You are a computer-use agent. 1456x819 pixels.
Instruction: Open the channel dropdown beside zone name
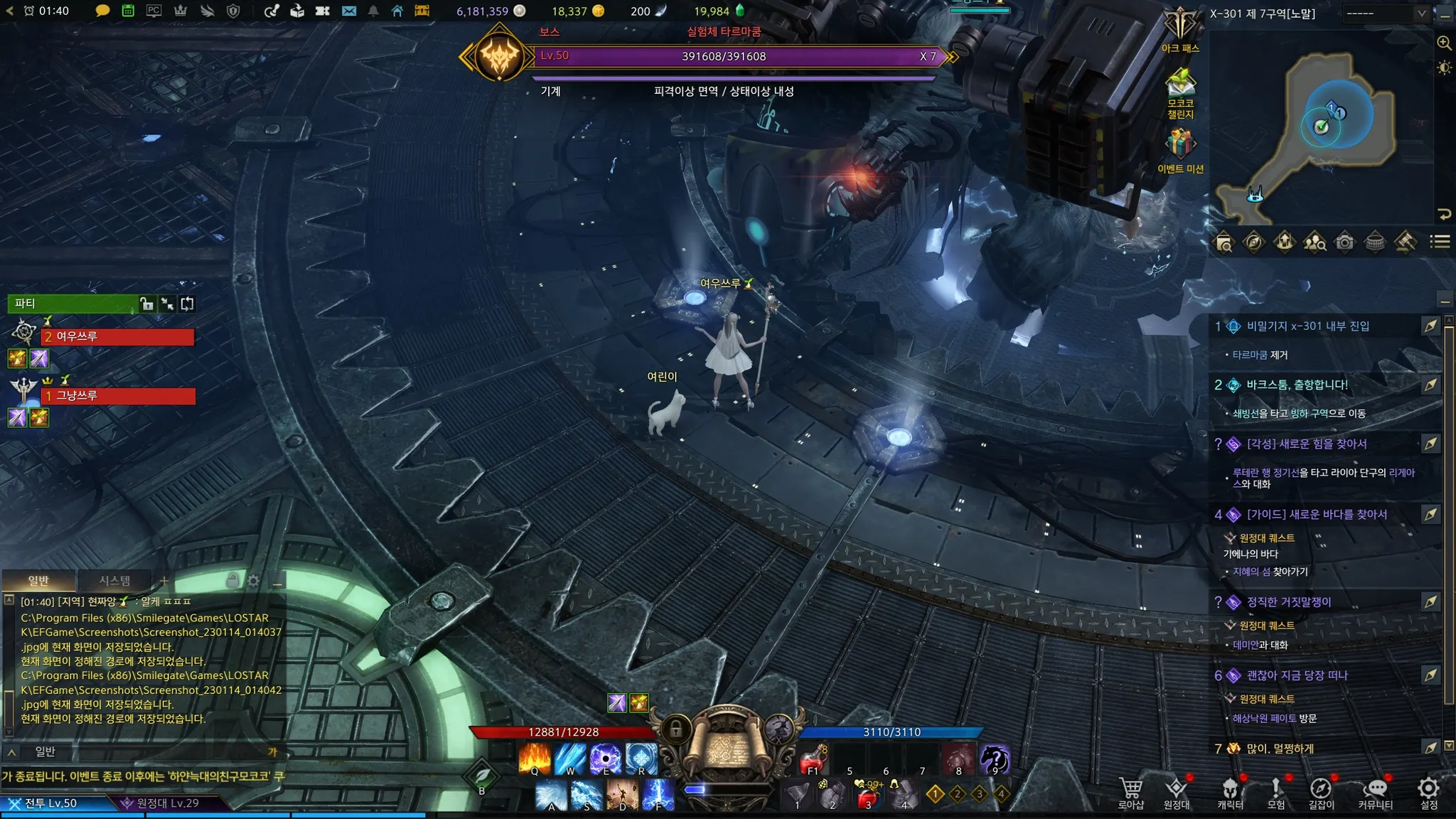[x=1385, y=13]
